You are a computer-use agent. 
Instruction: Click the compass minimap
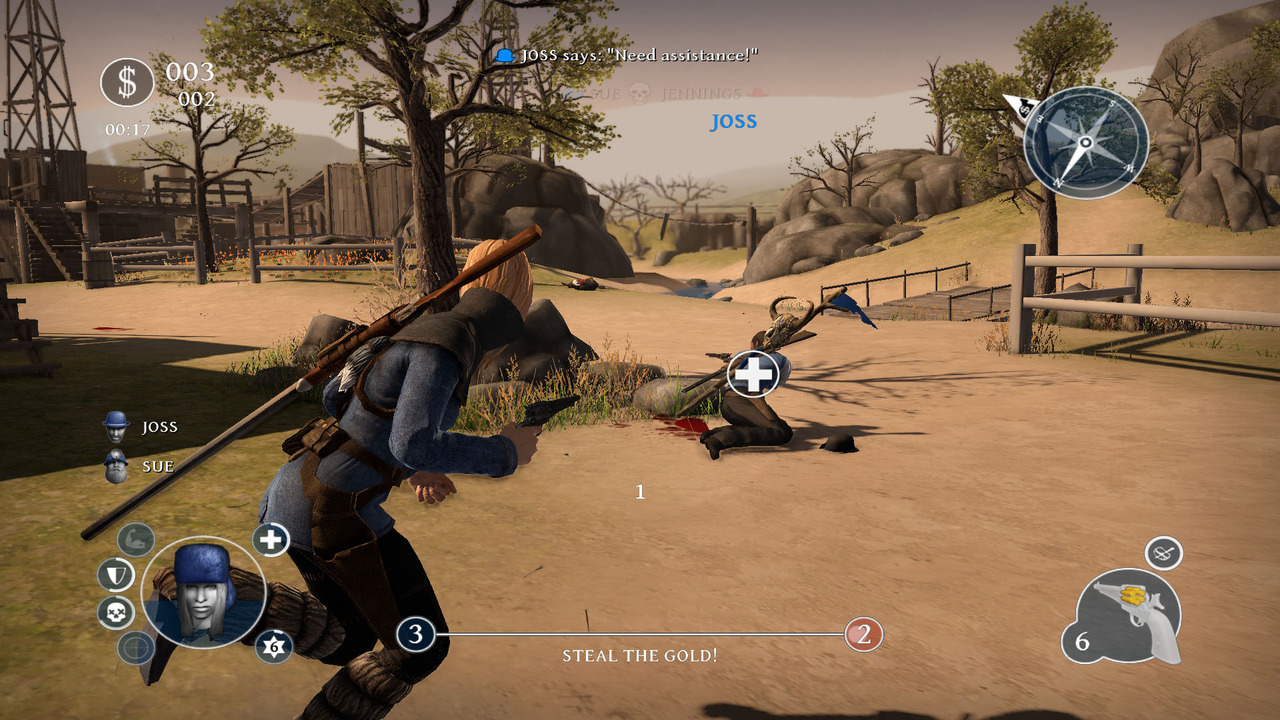coord(1086,142)
